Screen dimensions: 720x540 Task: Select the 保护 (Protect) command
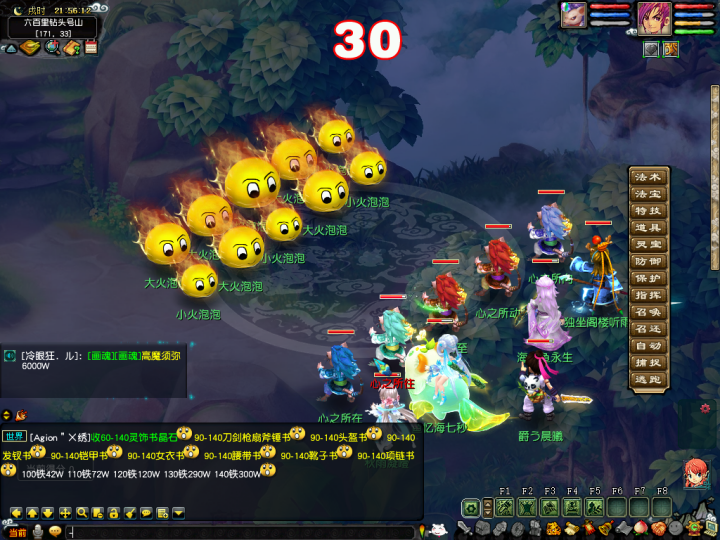coord(648,278)
